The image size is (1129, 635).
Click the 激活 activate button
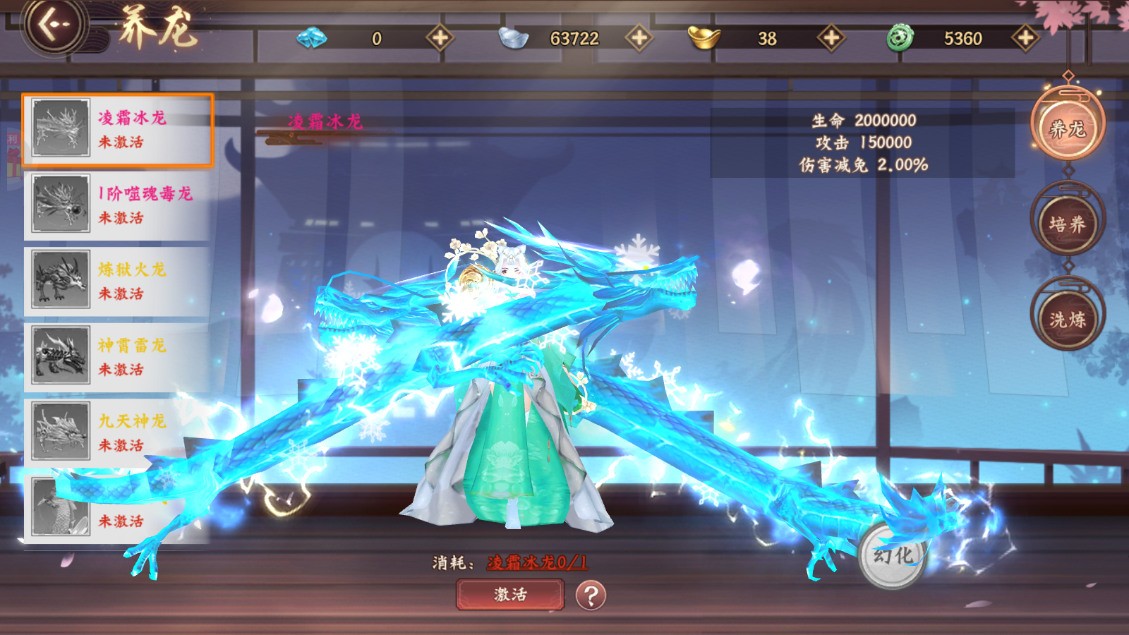click(510, 594)
